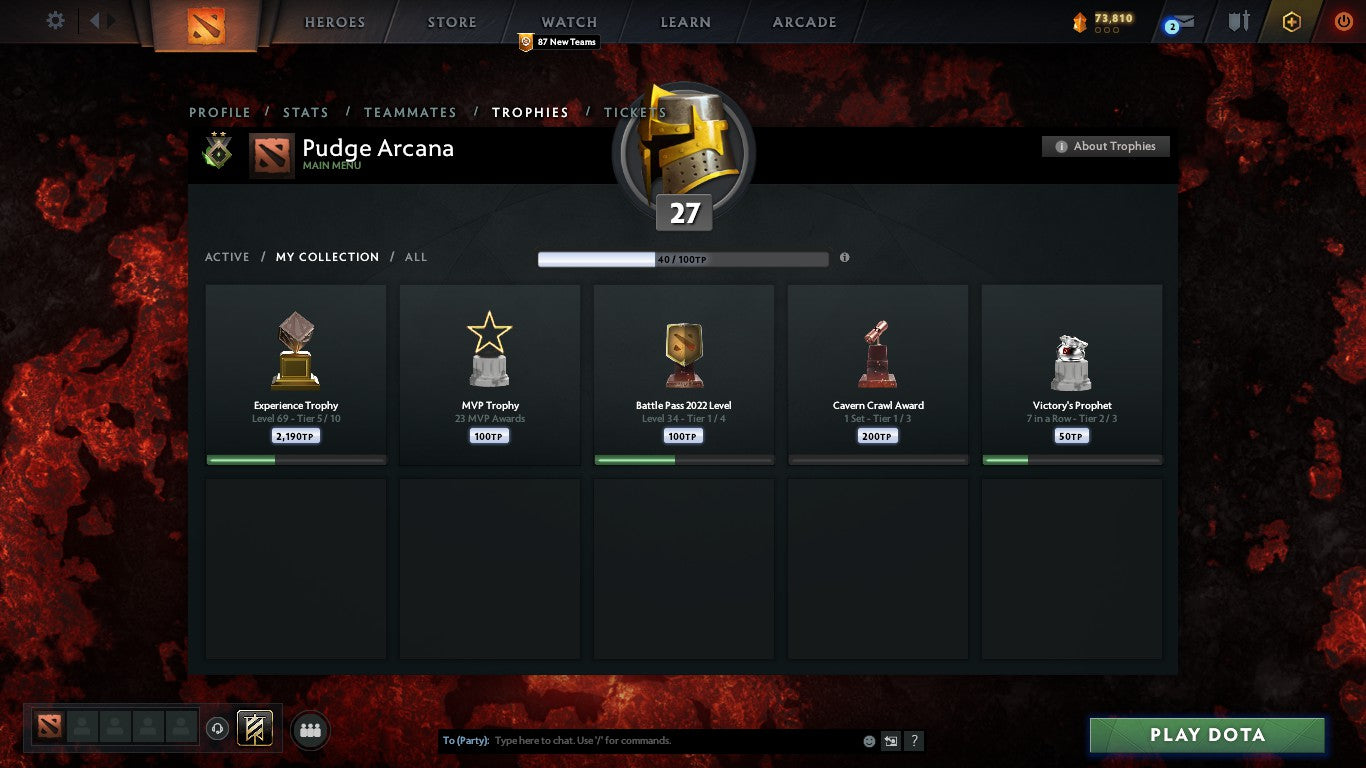Click About Trophies
This screenshot has height=768, width=1366.
1105,146
